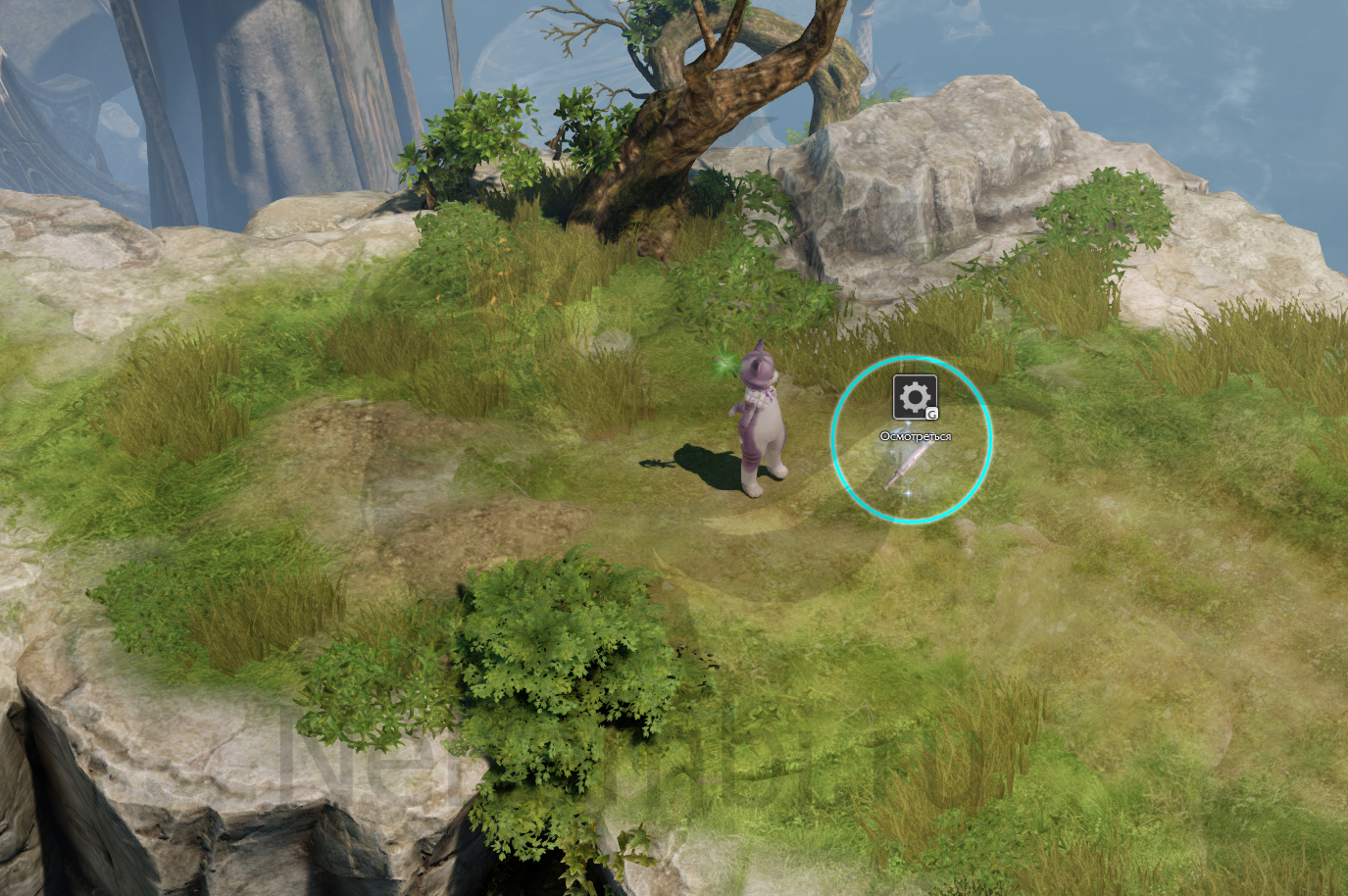Image resolution: width=1348 pixels, height=896 pixels.
Task: Click the G hotkey badge on the gear icon
Action: click(x=933, y=413)
